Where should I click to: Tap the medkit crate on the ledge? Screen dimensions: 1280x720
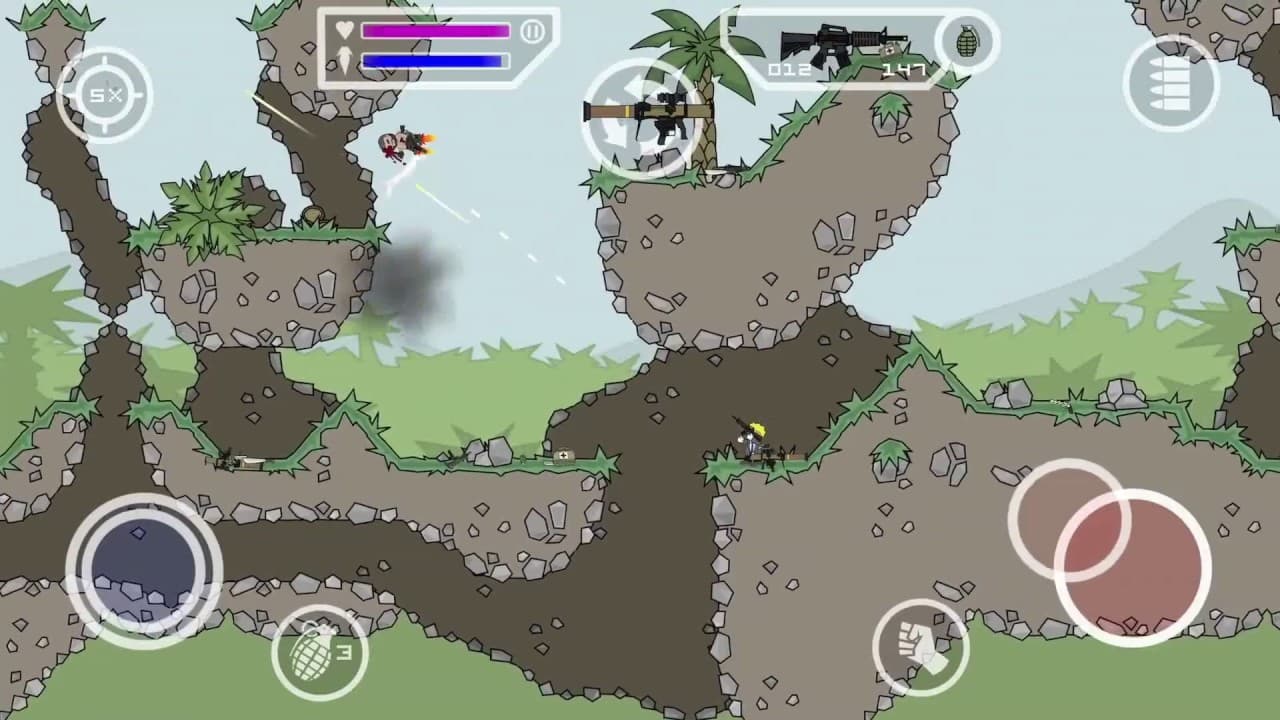point(562,455)
